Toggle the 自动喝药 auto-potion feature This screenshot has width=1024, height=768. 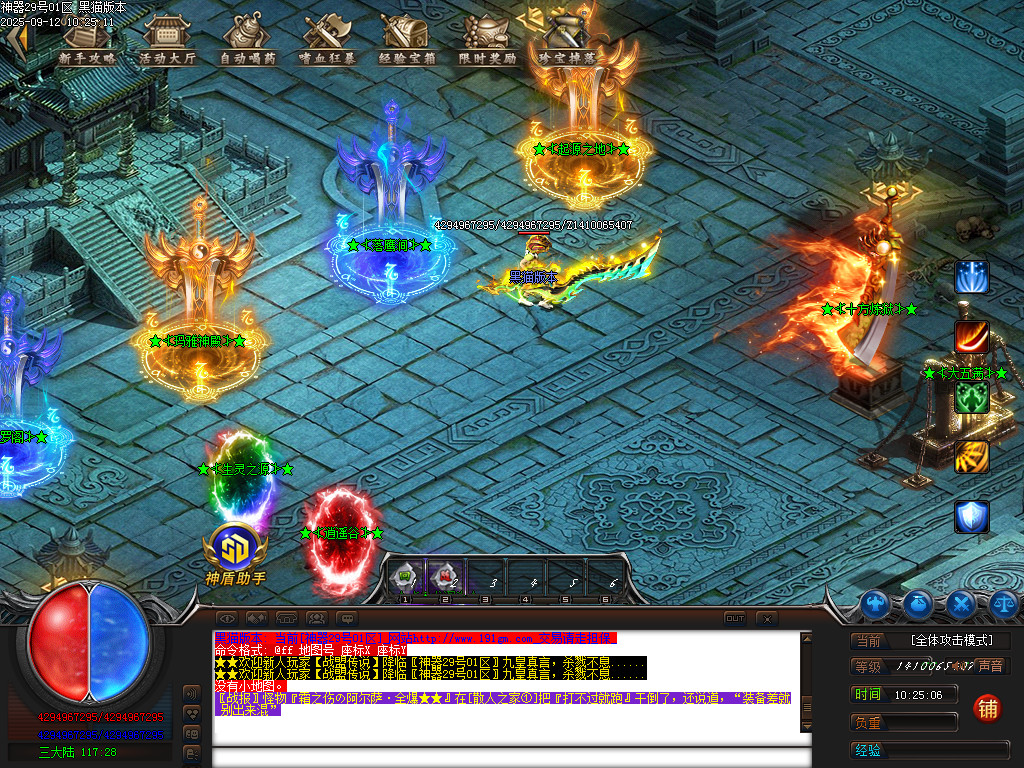point(247,40)
